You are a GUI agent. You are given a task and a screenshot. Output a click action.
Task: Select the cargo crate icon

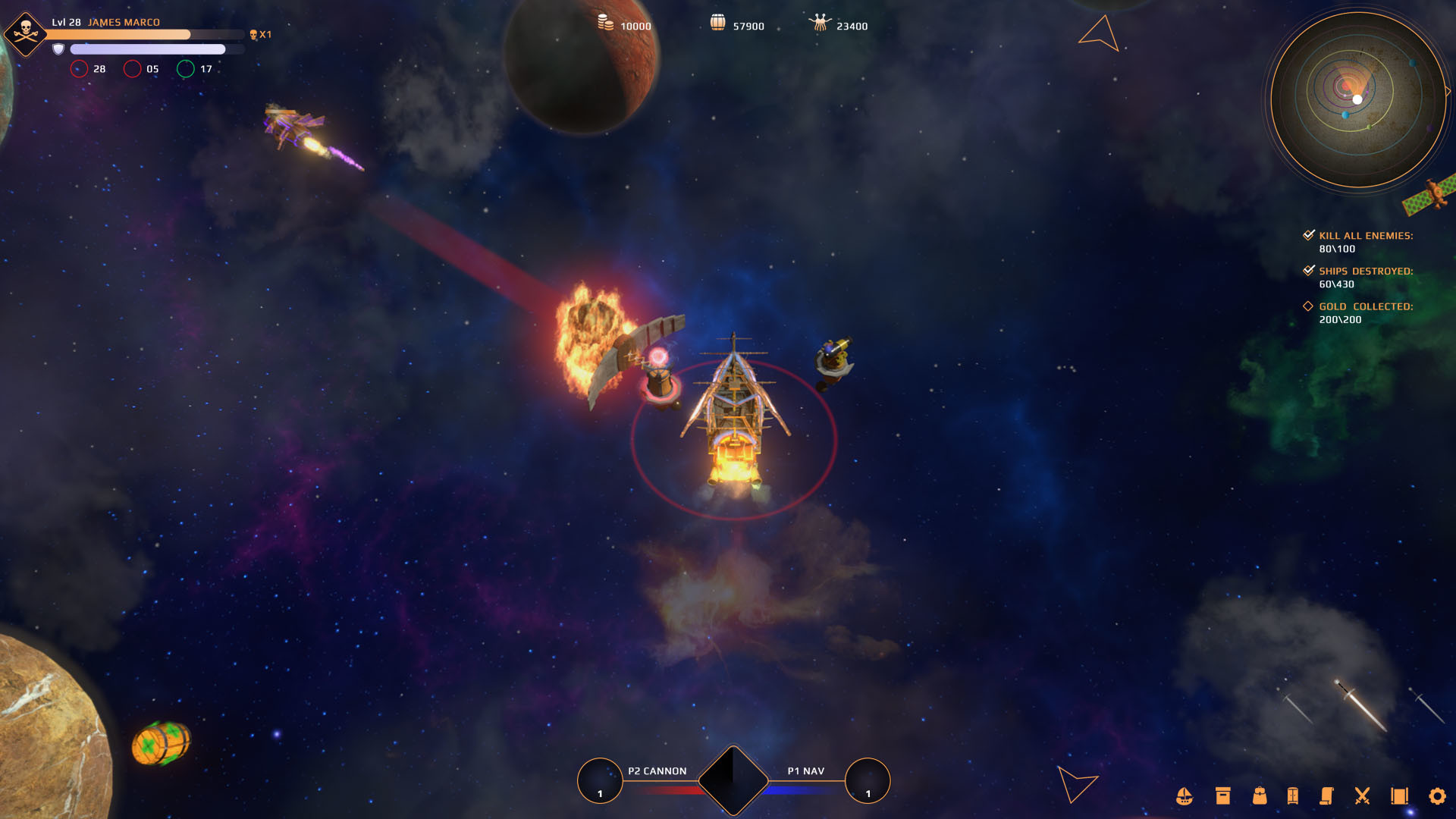coord(1221,797)
